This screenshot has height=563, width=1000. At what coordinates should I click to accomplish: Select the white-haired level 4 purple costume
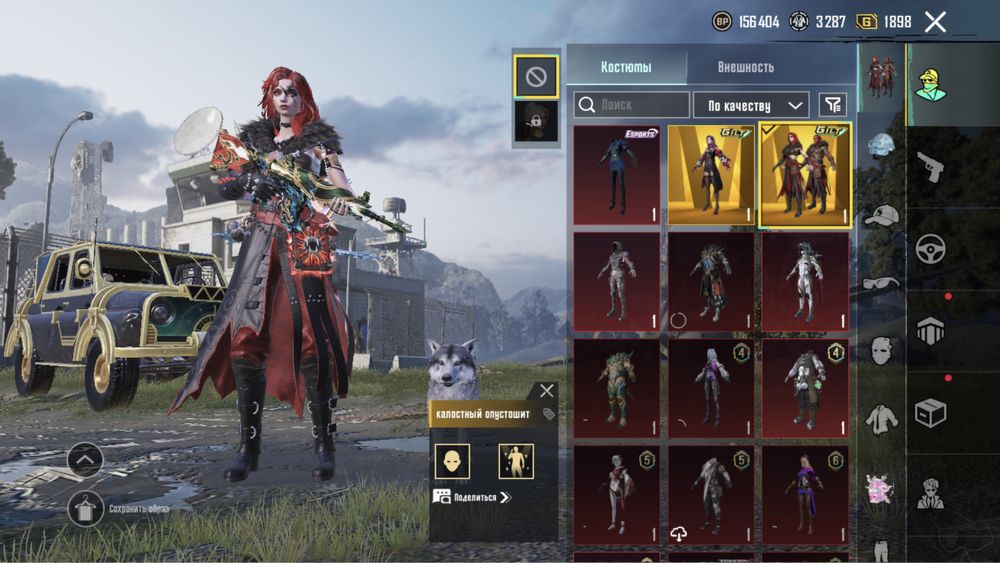tap(711, 388)
